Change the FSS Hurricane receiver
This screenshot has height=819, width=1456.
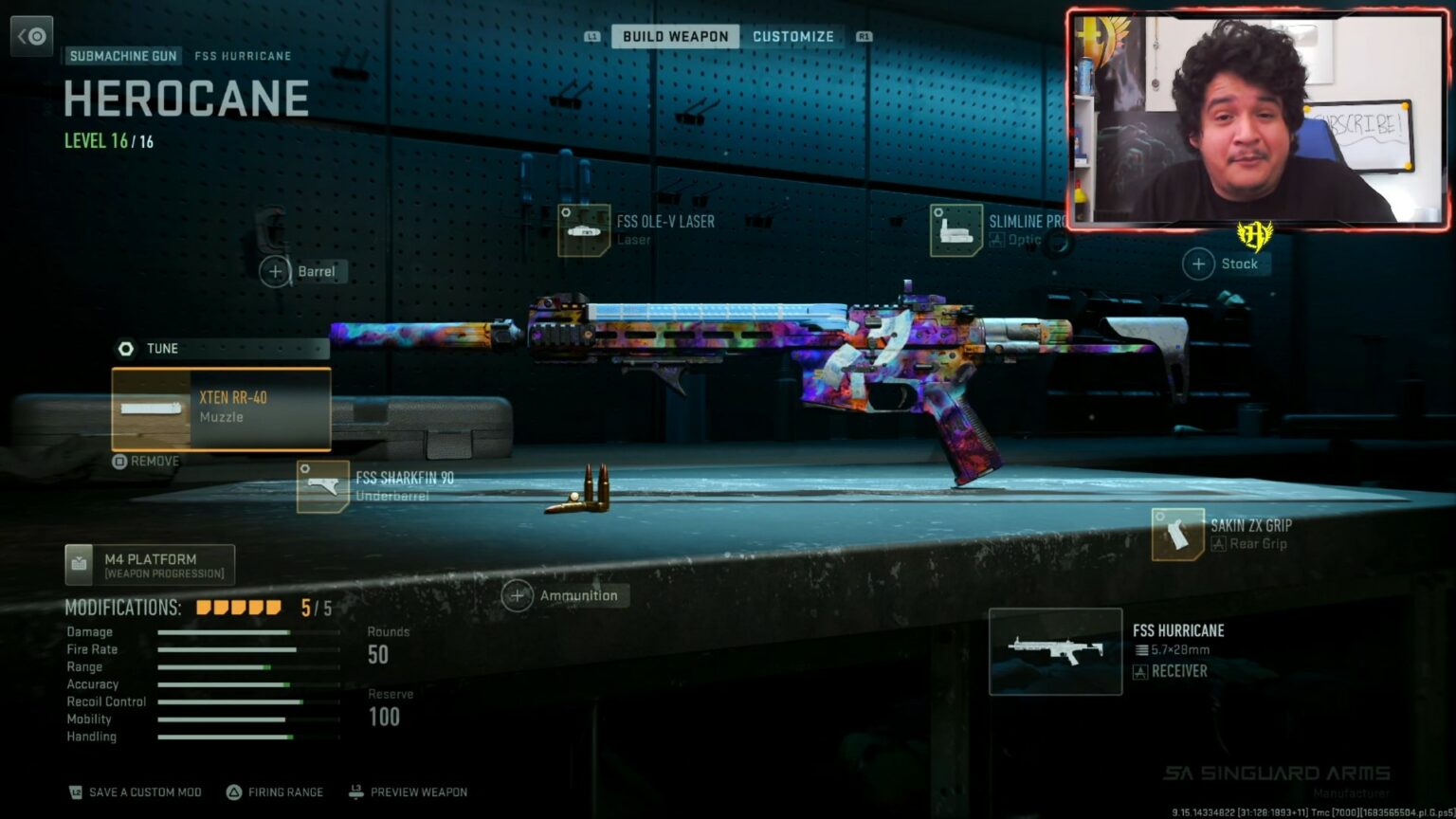(1056, 651)
